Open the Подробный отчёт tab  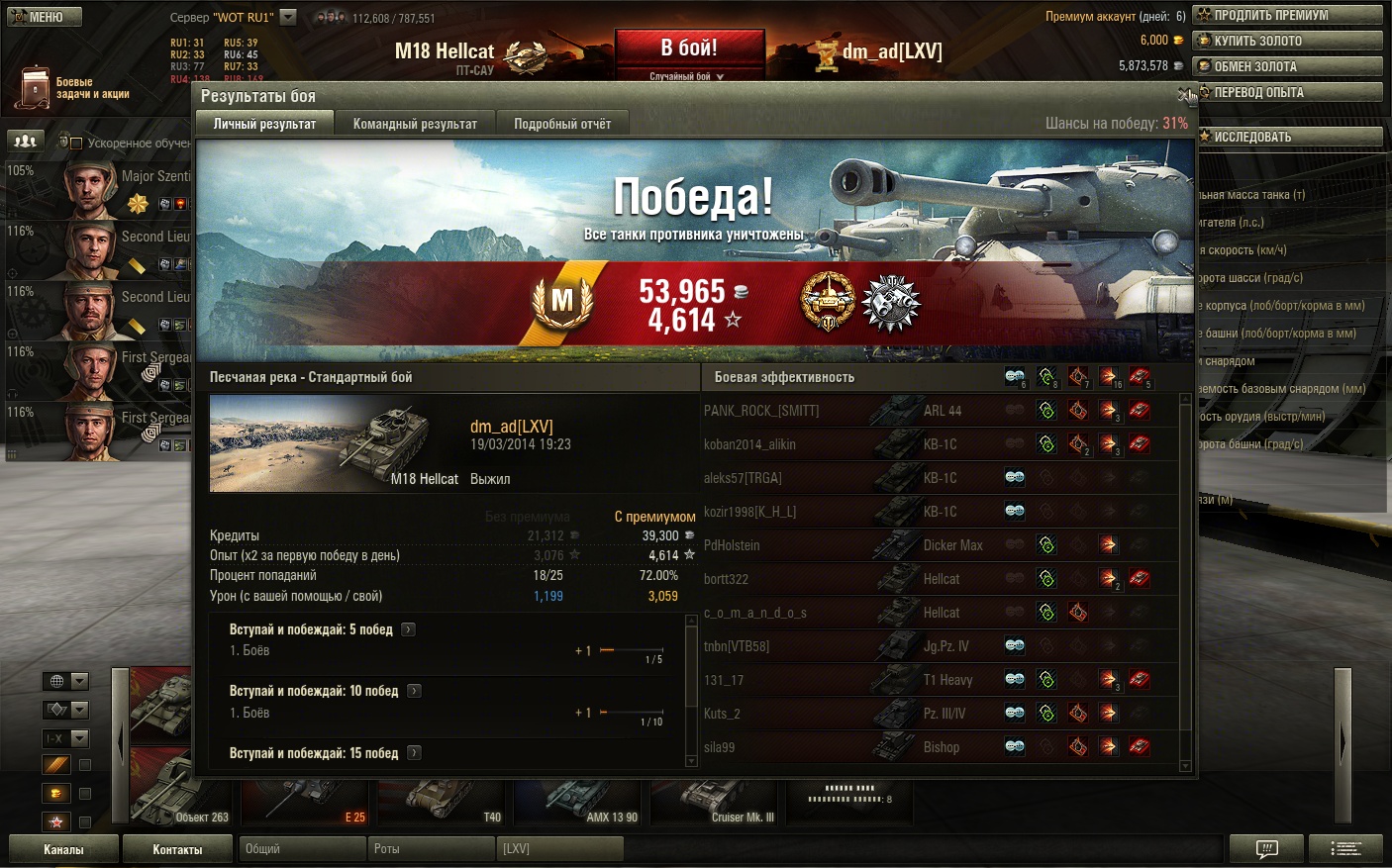(x=562, y=124)
